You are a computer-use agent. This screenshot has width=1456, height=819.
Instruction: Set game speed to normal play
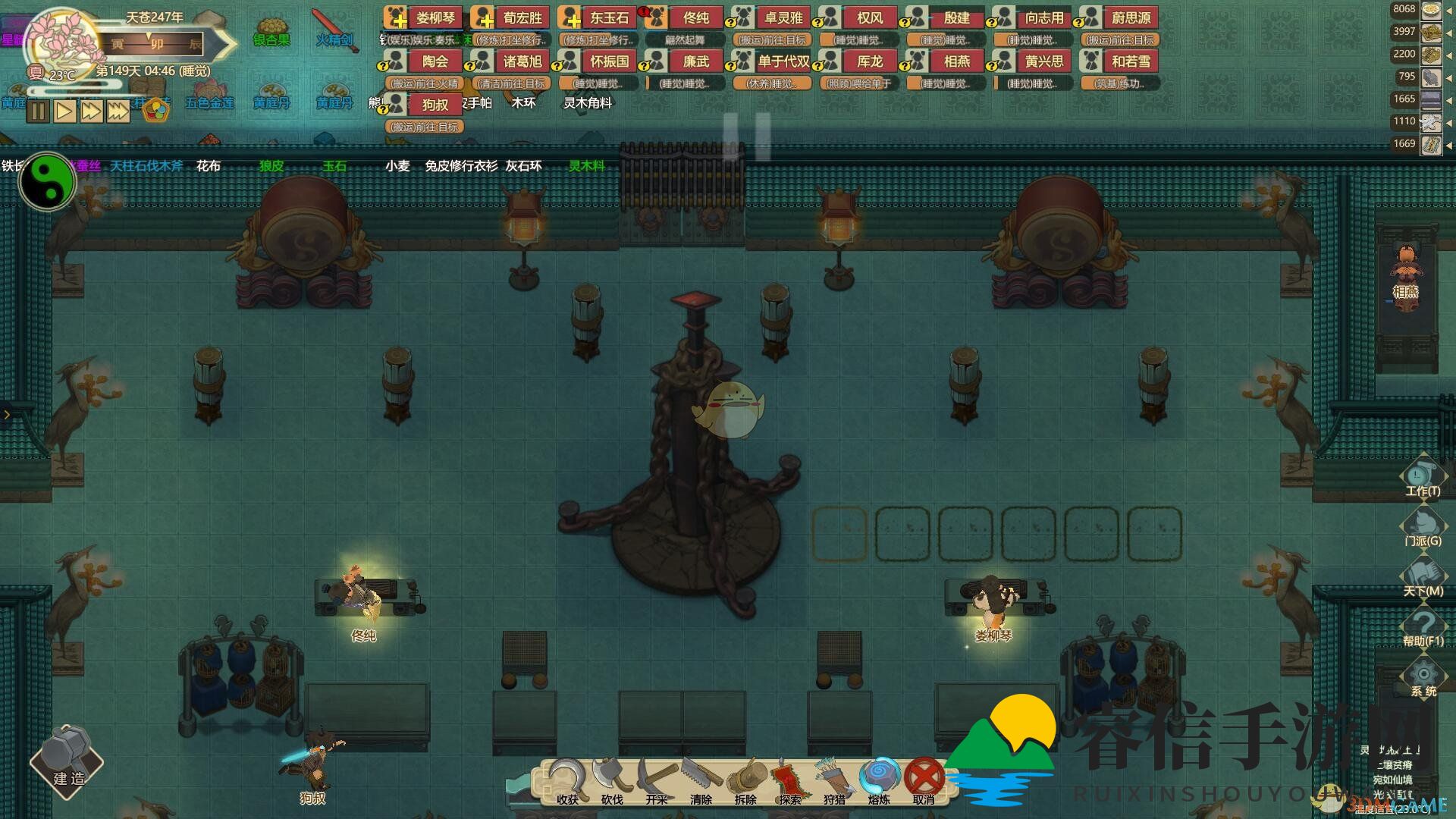tap(64, 111)
